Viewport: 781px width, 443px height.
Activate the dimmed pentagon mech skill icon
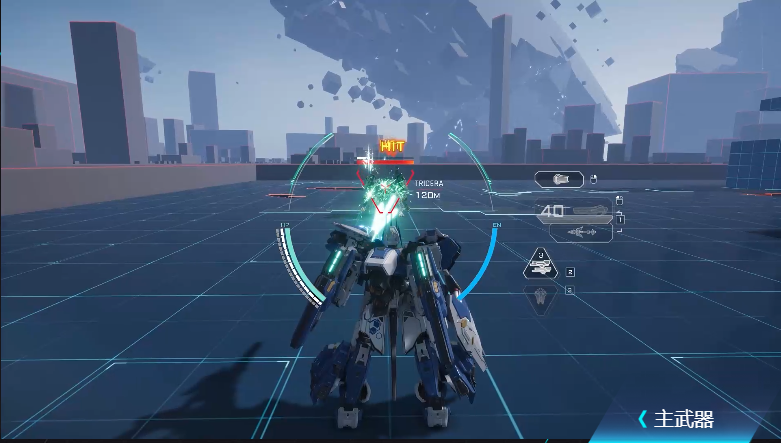541,296
